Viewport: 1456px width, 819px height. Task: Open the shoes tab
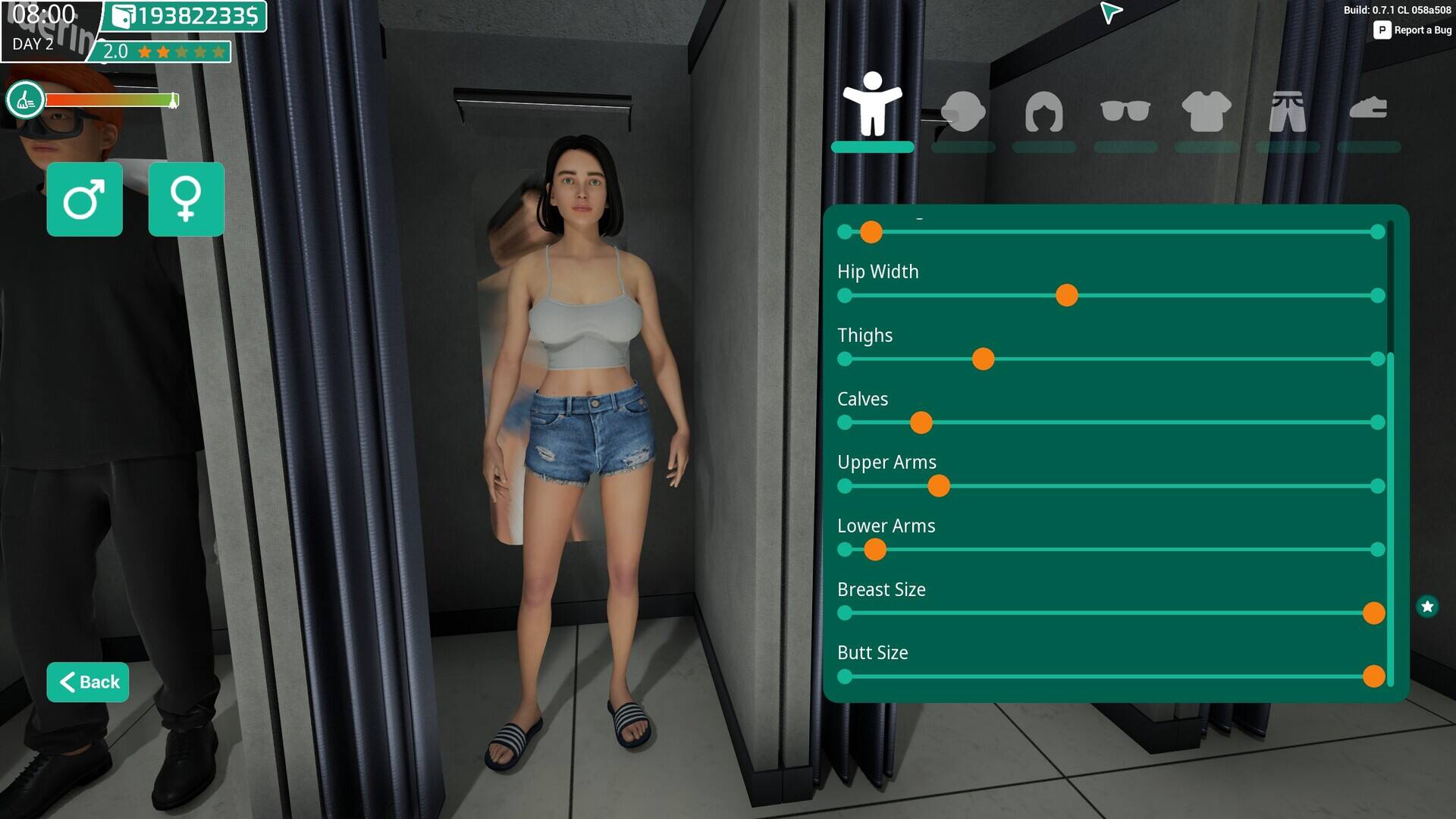click(1368, 110)
